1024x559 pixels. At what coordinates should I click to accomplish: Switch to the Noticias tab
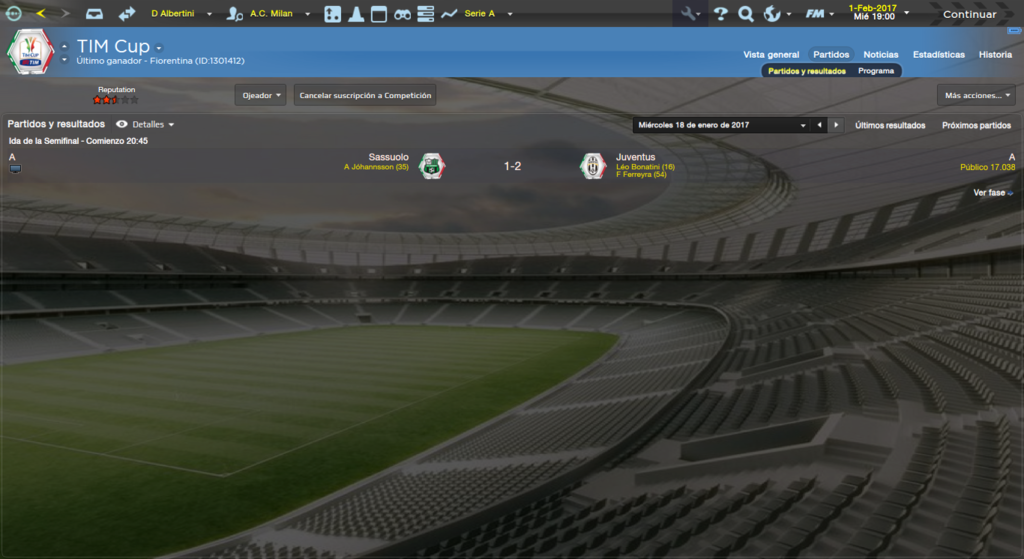click(881, 55)
